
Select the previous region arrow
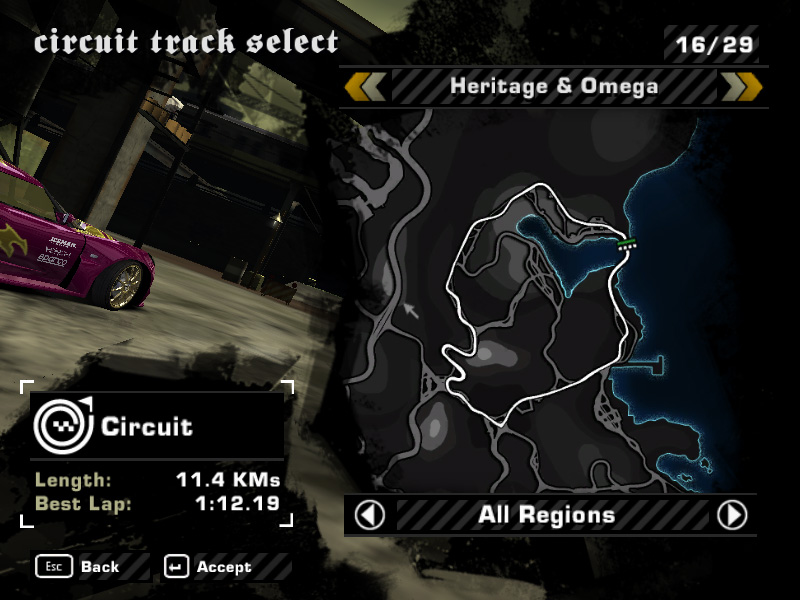(x=370, y=515)
